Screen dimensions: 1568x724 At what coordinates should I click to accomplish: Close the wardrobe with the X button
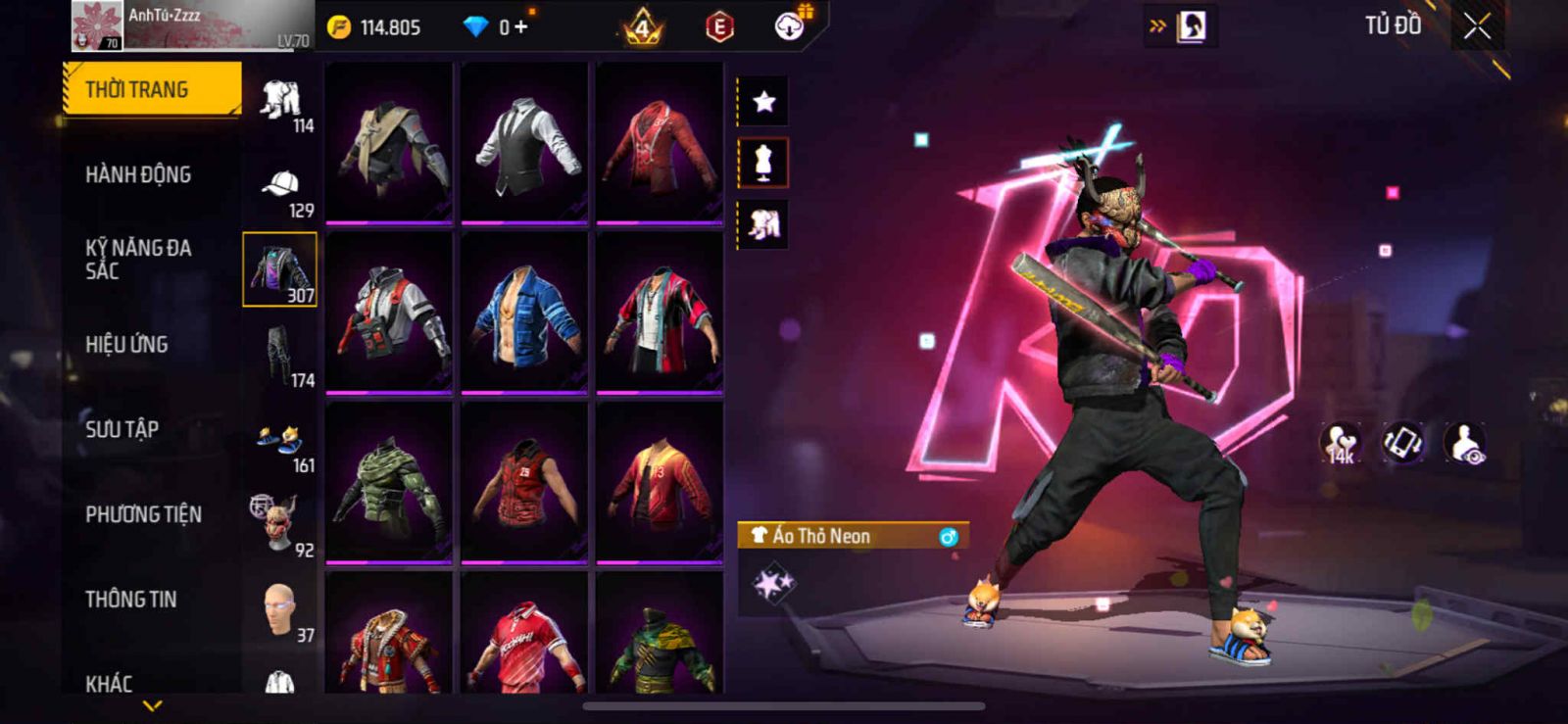tap(1477, 26)
